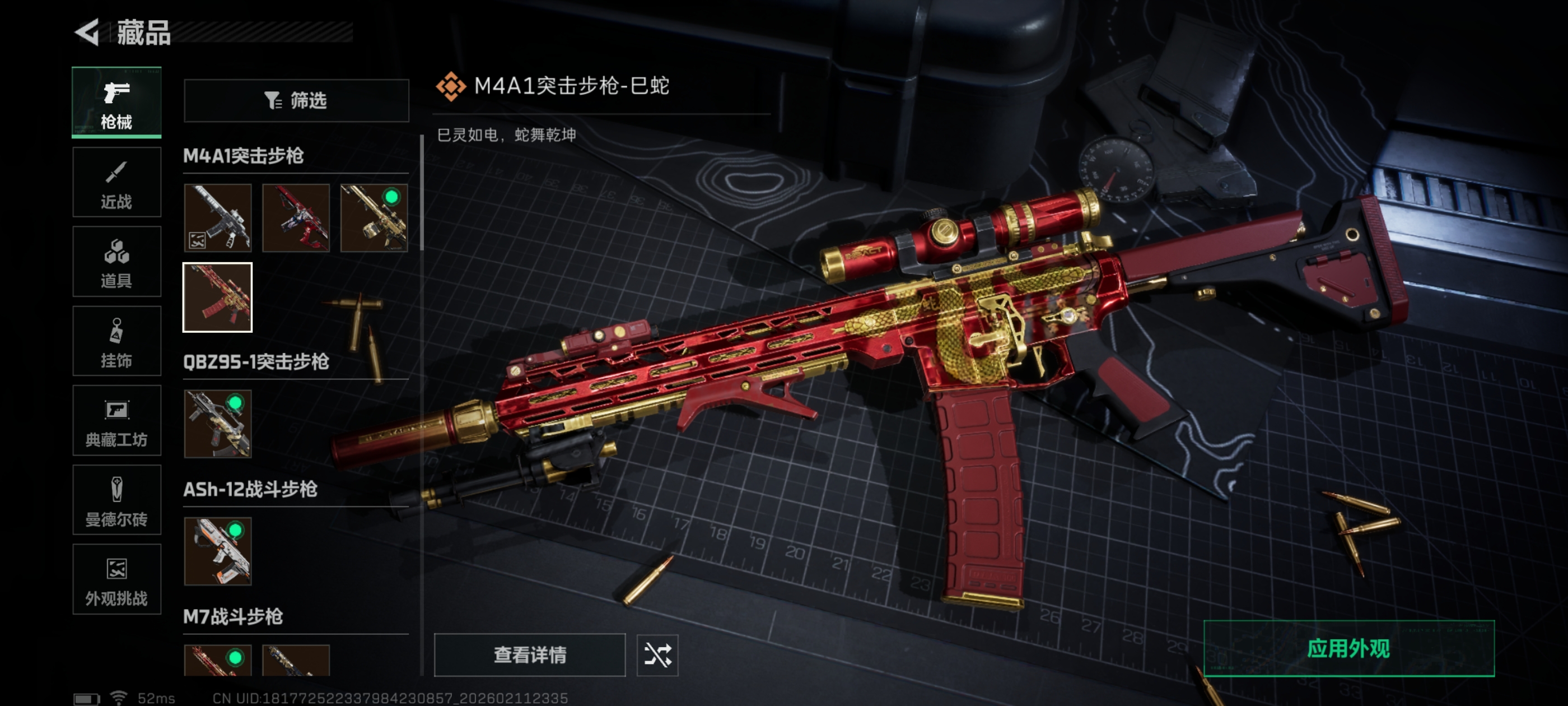The image size is (1568, 706).
Task: Select the grey M4A1 skin thumbnail
Action: coord(218,218)
